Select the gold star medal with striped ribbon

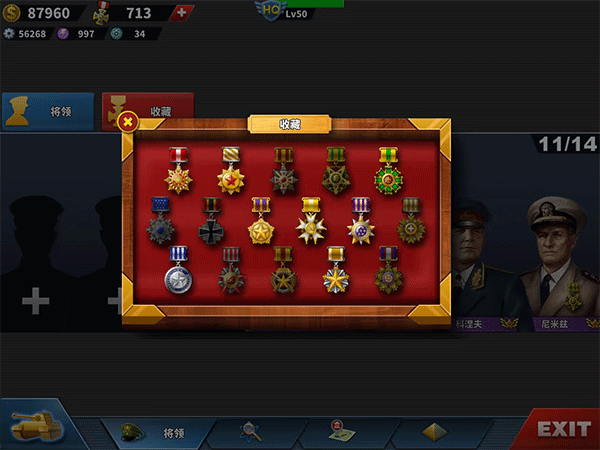click(232, 172)
